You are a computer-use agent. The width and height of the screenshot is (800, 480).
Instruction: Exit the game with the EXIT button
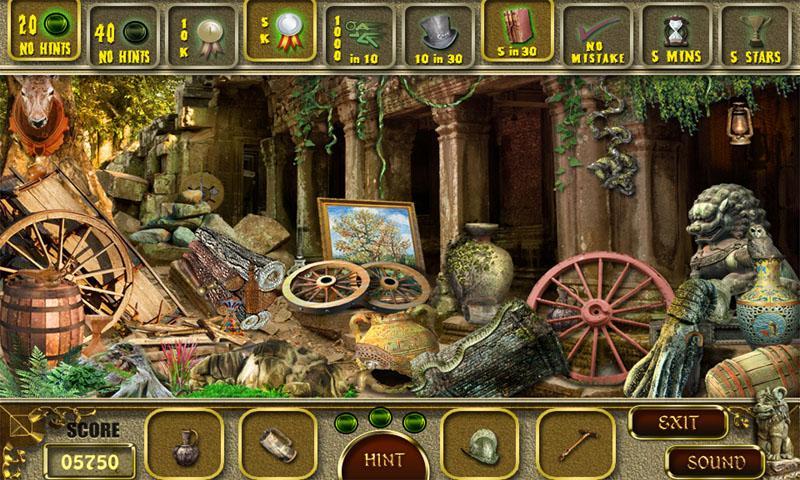677,422
